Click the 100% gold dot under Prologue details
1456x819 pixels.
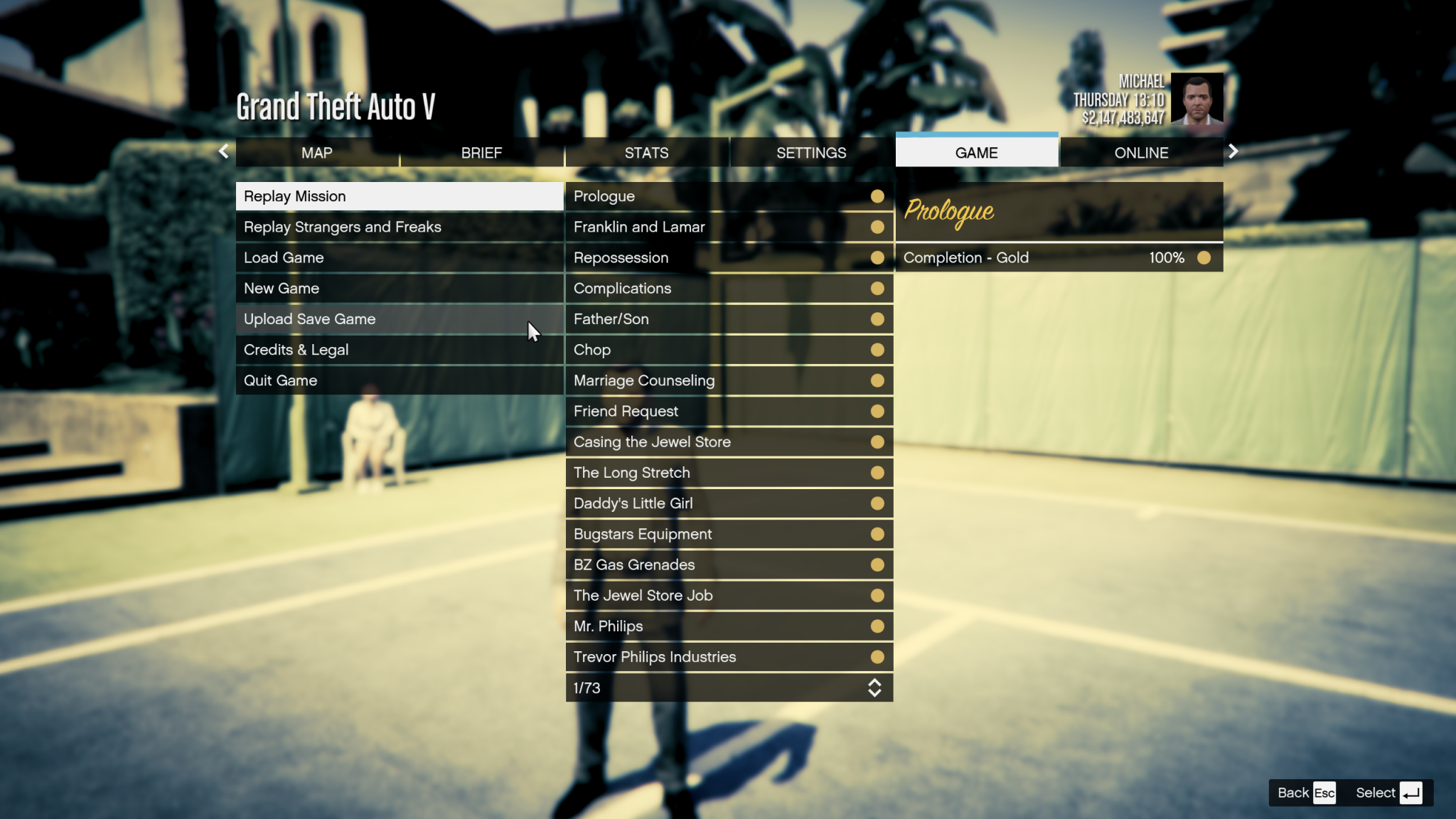click(1204, 257)
